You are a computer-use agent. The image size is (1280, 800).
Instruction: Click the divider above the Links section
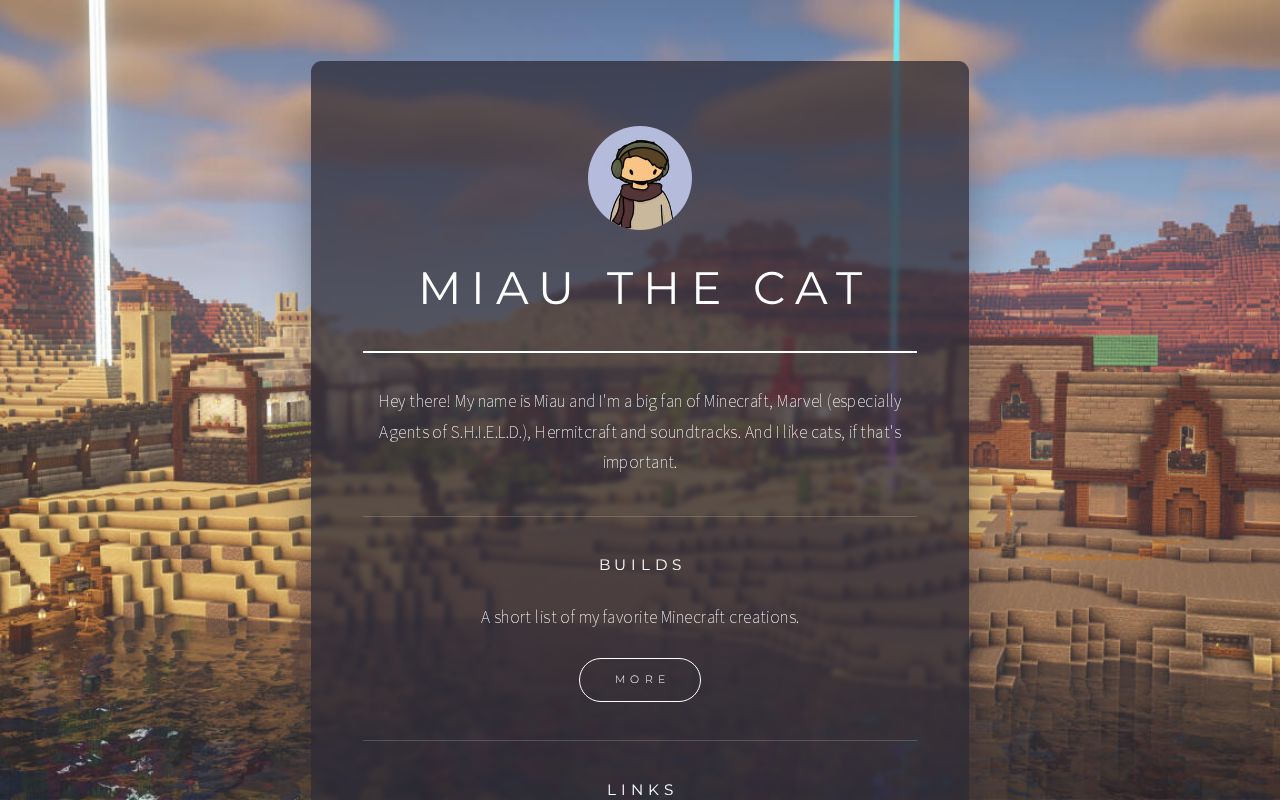pos(640,742)
